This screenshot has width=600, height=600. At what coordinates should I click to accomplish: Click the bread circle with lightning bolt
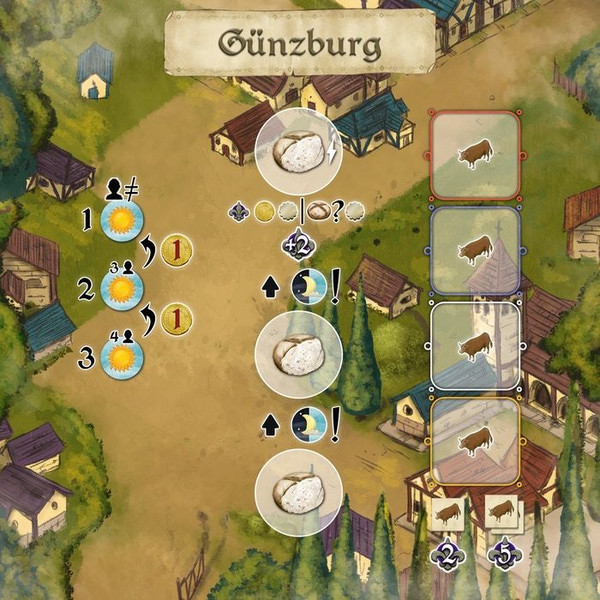[x=299, y=152]
